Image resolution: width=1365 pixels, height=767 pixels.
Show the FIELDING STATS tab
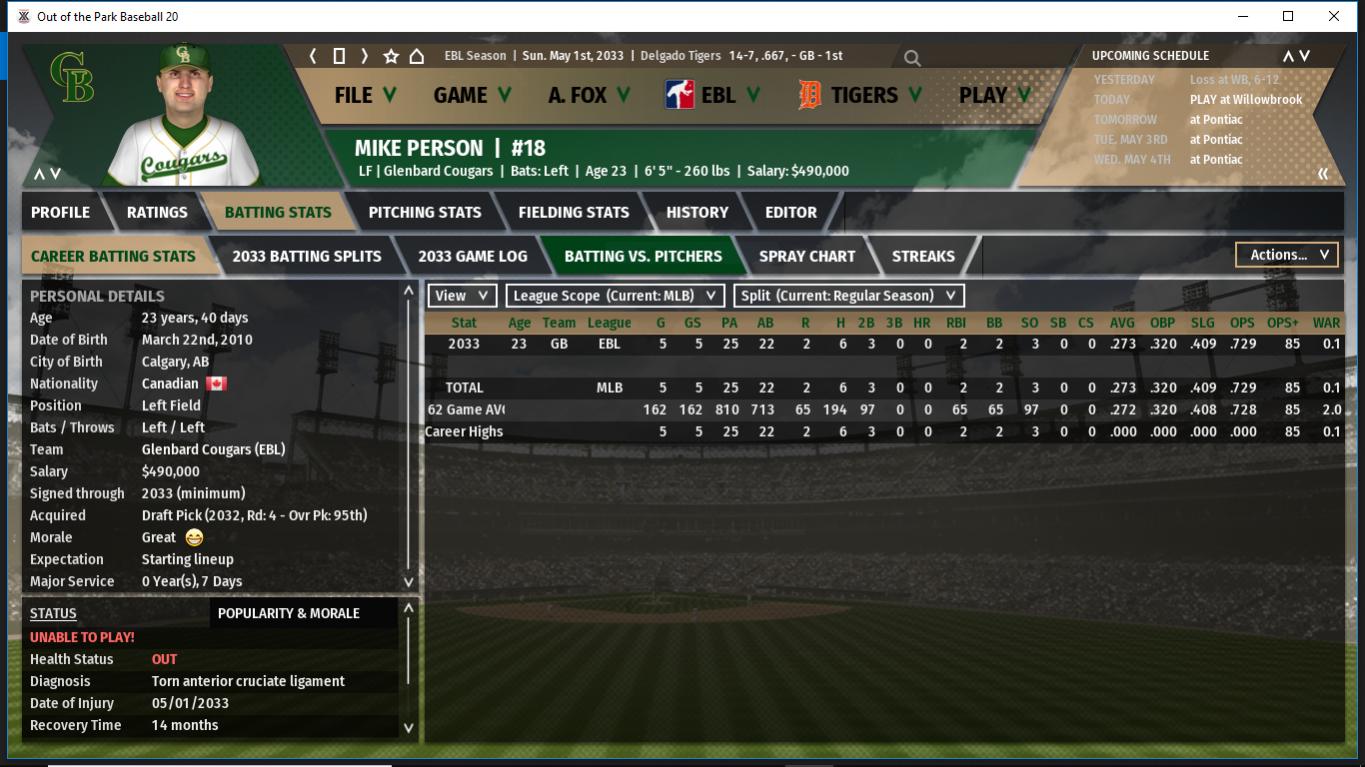pyautogui.click(x=573, y=212)
